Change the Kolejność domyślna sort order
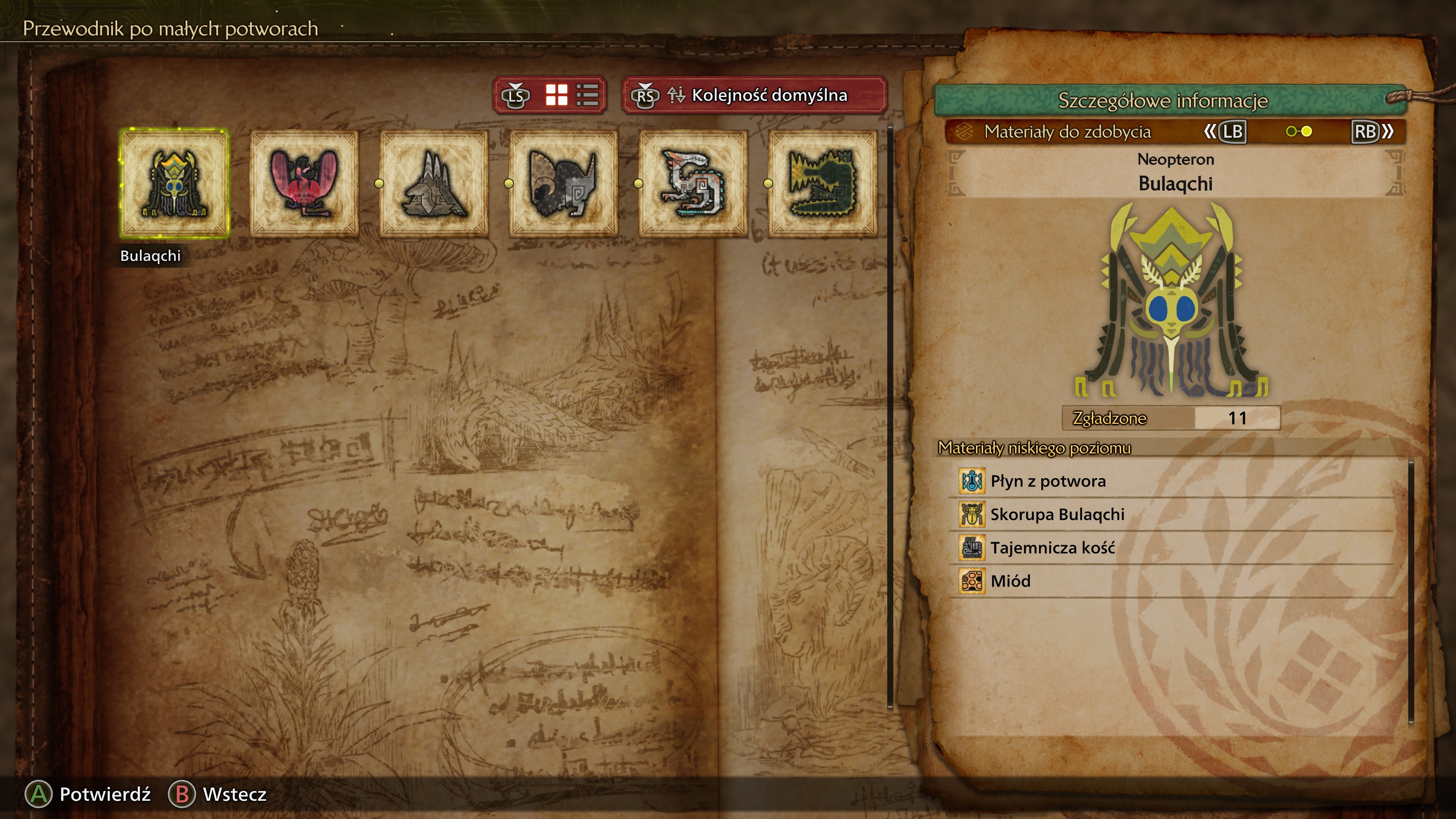The width and height of the screenshot is (1456, 819). pos(755,95)
